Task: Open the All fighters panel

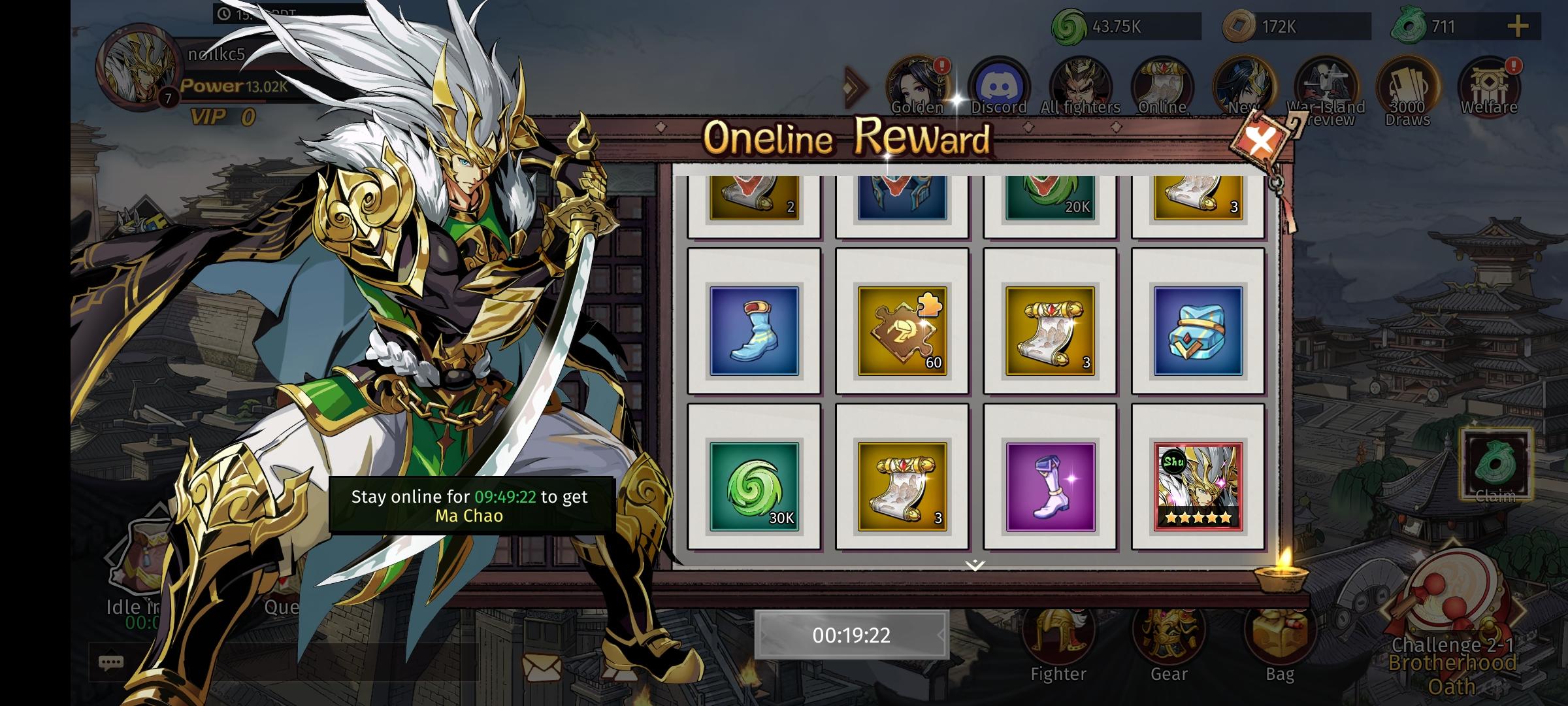Action: coord(1081,84)
